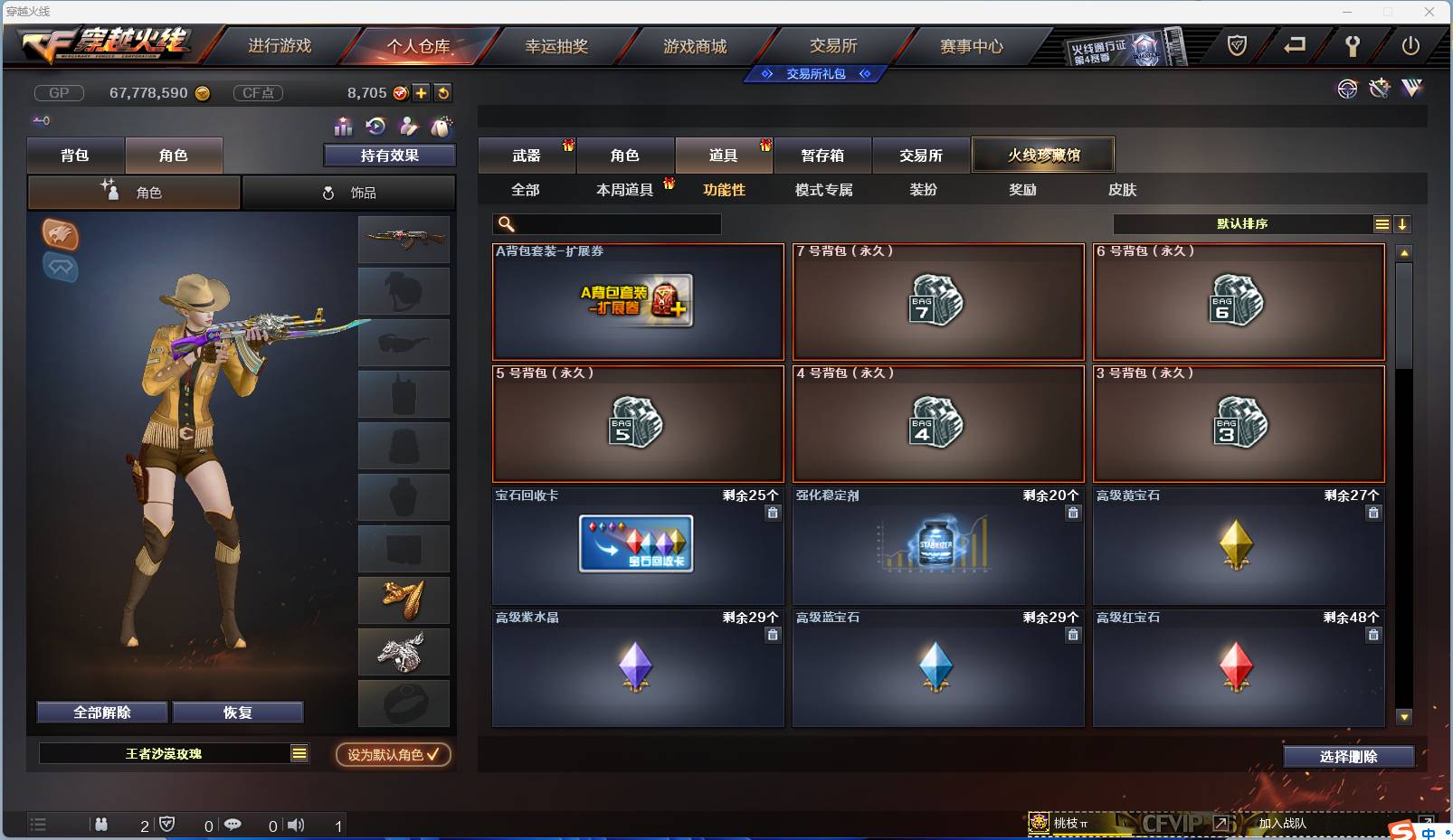The height and width of the screenshot is (840, 1453).
Task: Switch to the 火线珍藏馆 tab
Action: pyautogui.click(x=1045, y=155)
